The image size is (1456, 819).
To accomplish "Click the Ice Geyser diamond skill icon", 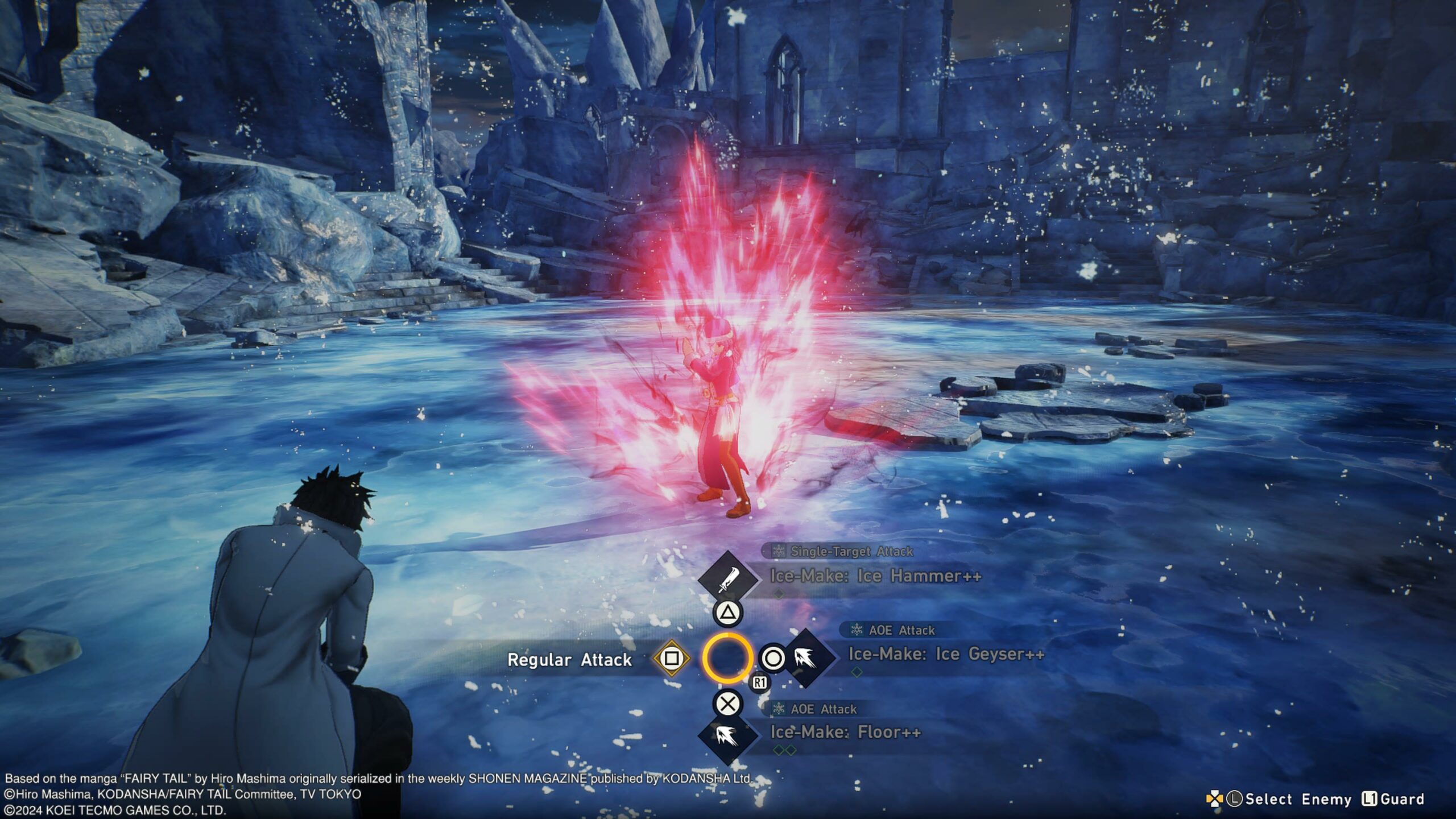I will point(806,659).
